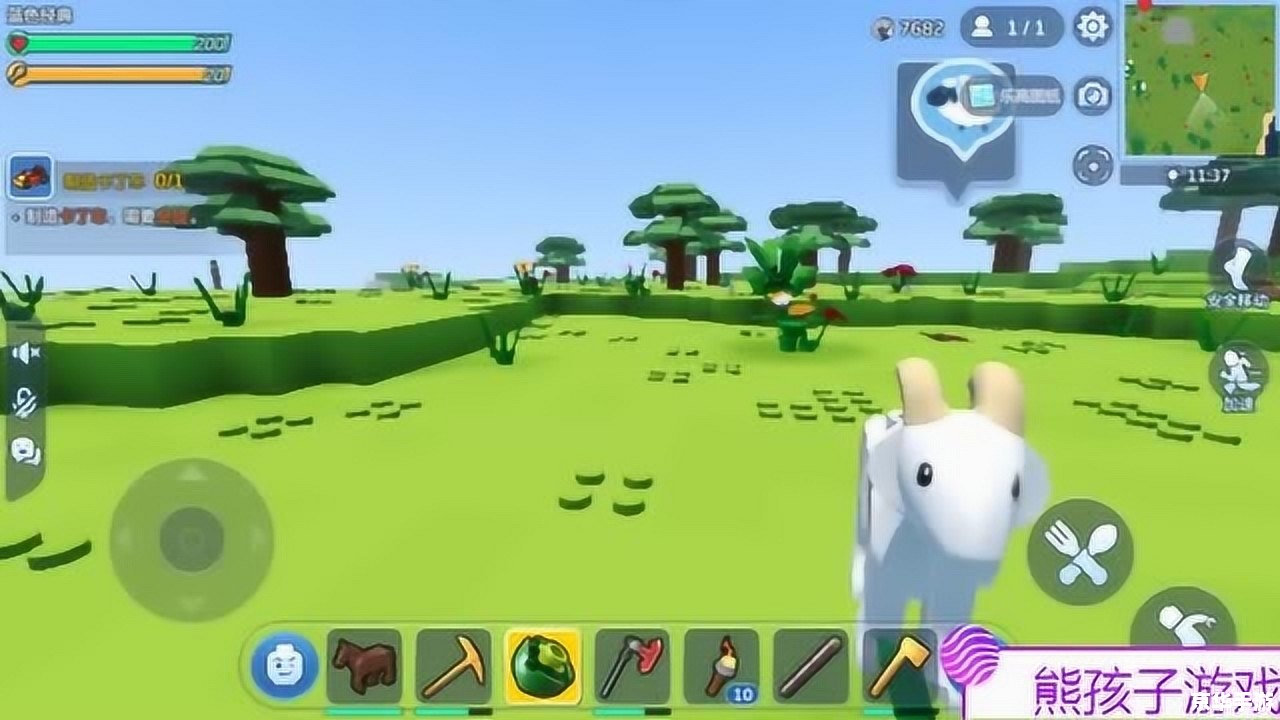The image size is (1280, 720).
Task: Select the pickaxe hotbar slot
Action: [453, 665]
